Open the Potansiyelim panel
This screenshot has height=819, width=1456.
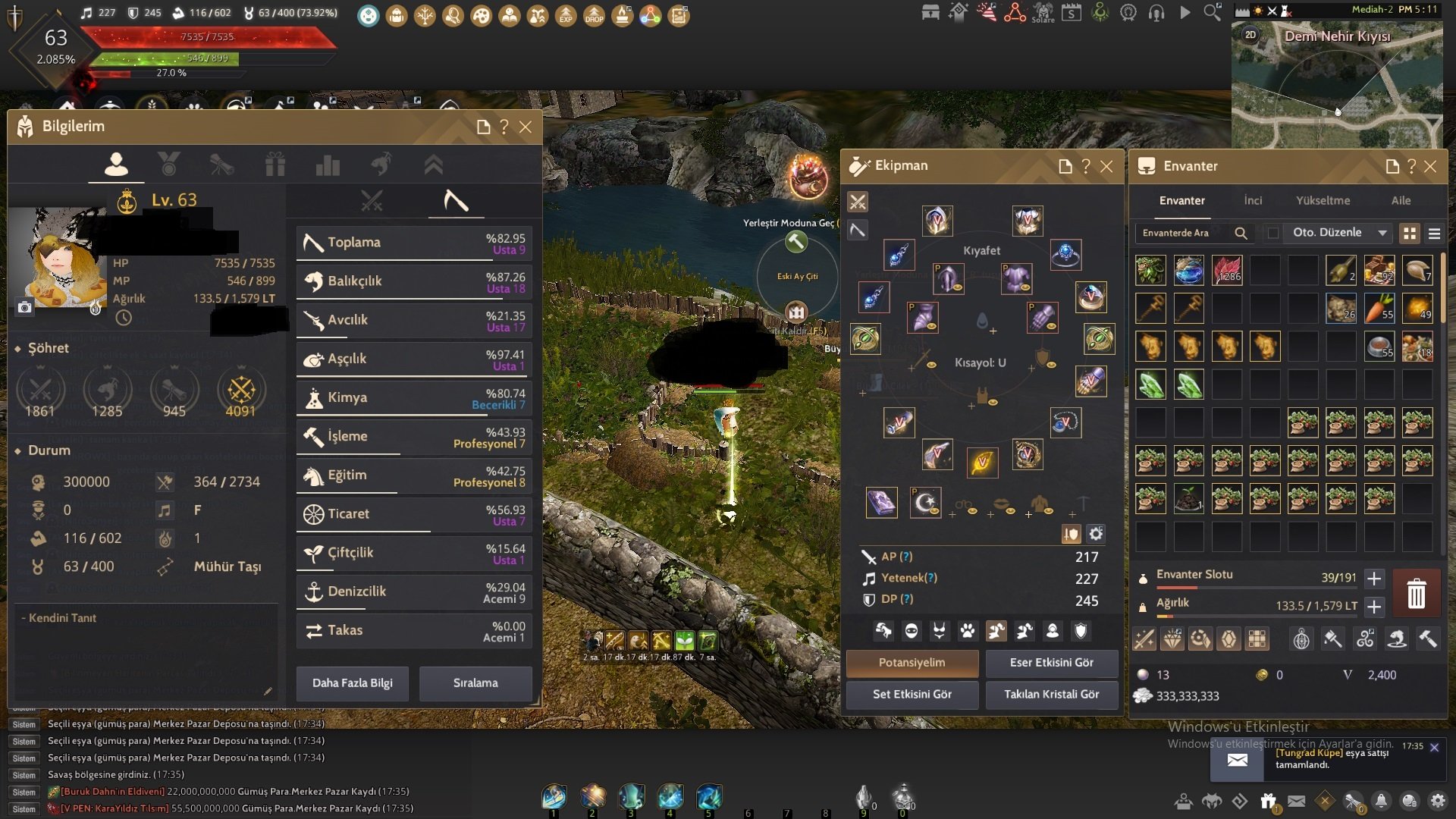pyautogui.click(x=912, y=663)
